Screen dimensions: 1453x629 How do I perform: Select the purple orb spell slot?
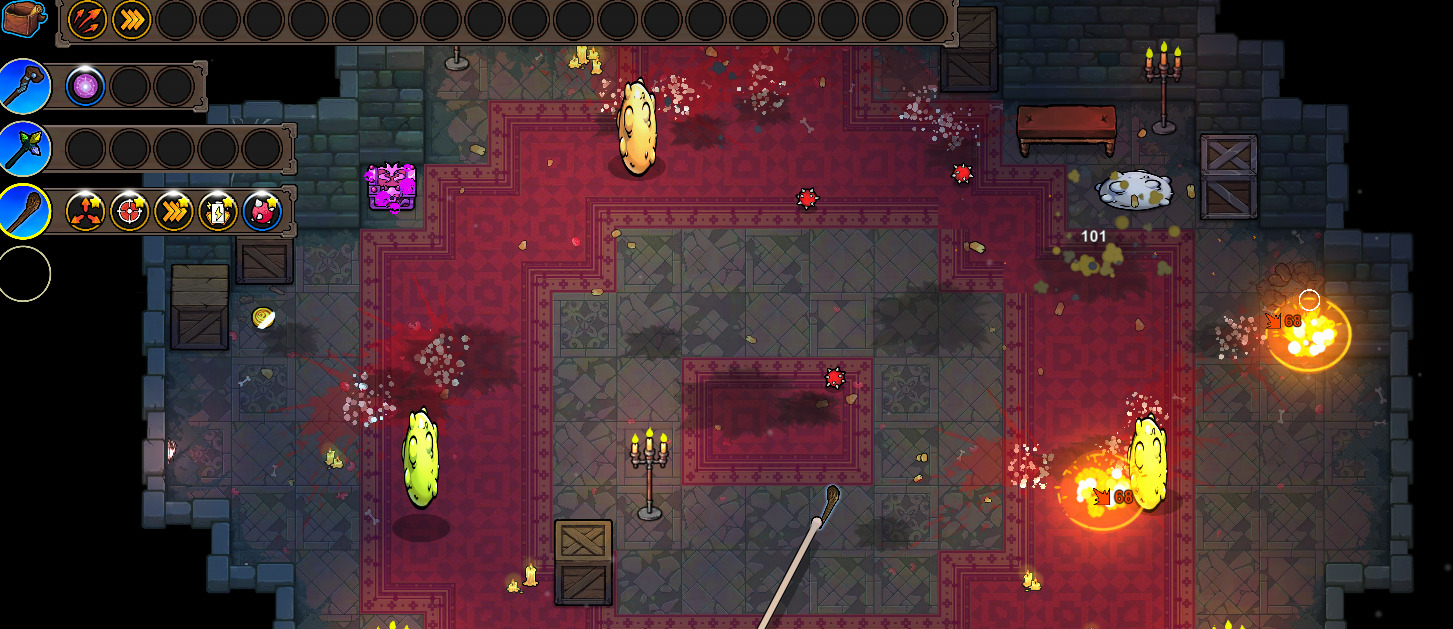[86, 87]
